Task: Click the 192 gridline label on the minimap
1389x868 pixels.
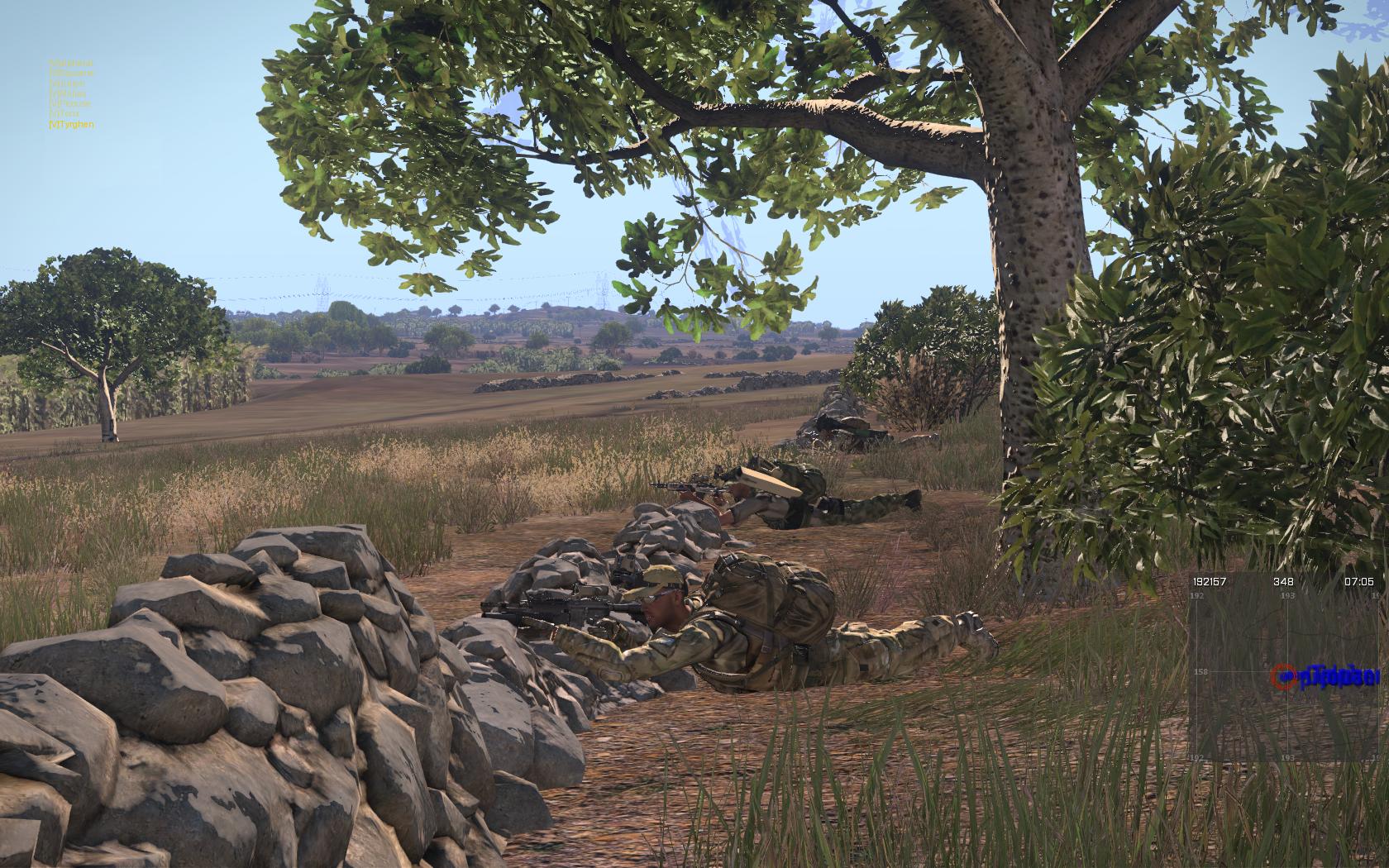Action: point(1197,595)
